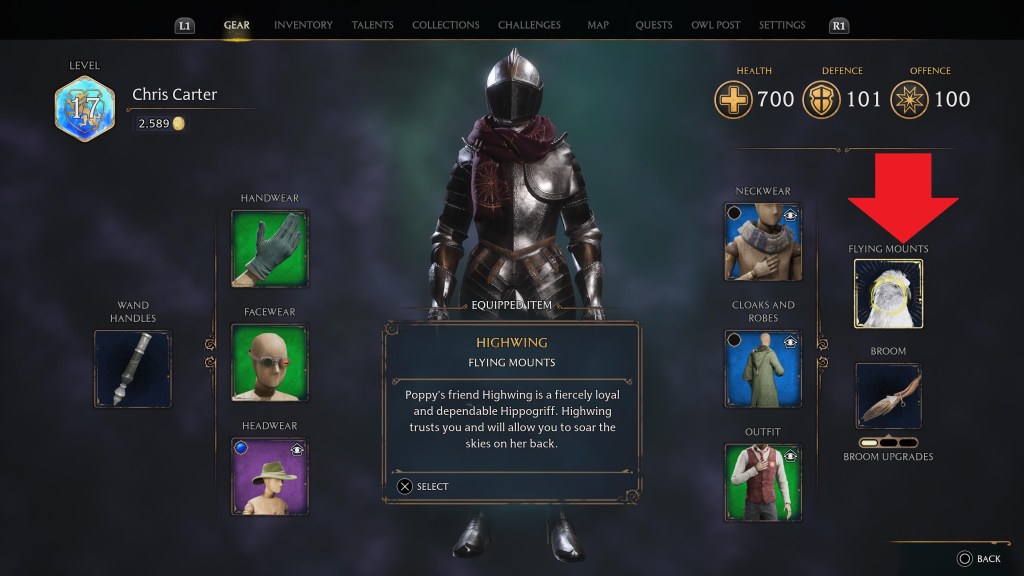The height and width of the screenshot is (576, 1024).
Task: Toggle the Neckwear visibility eye icon
Action: click(790, 214)
